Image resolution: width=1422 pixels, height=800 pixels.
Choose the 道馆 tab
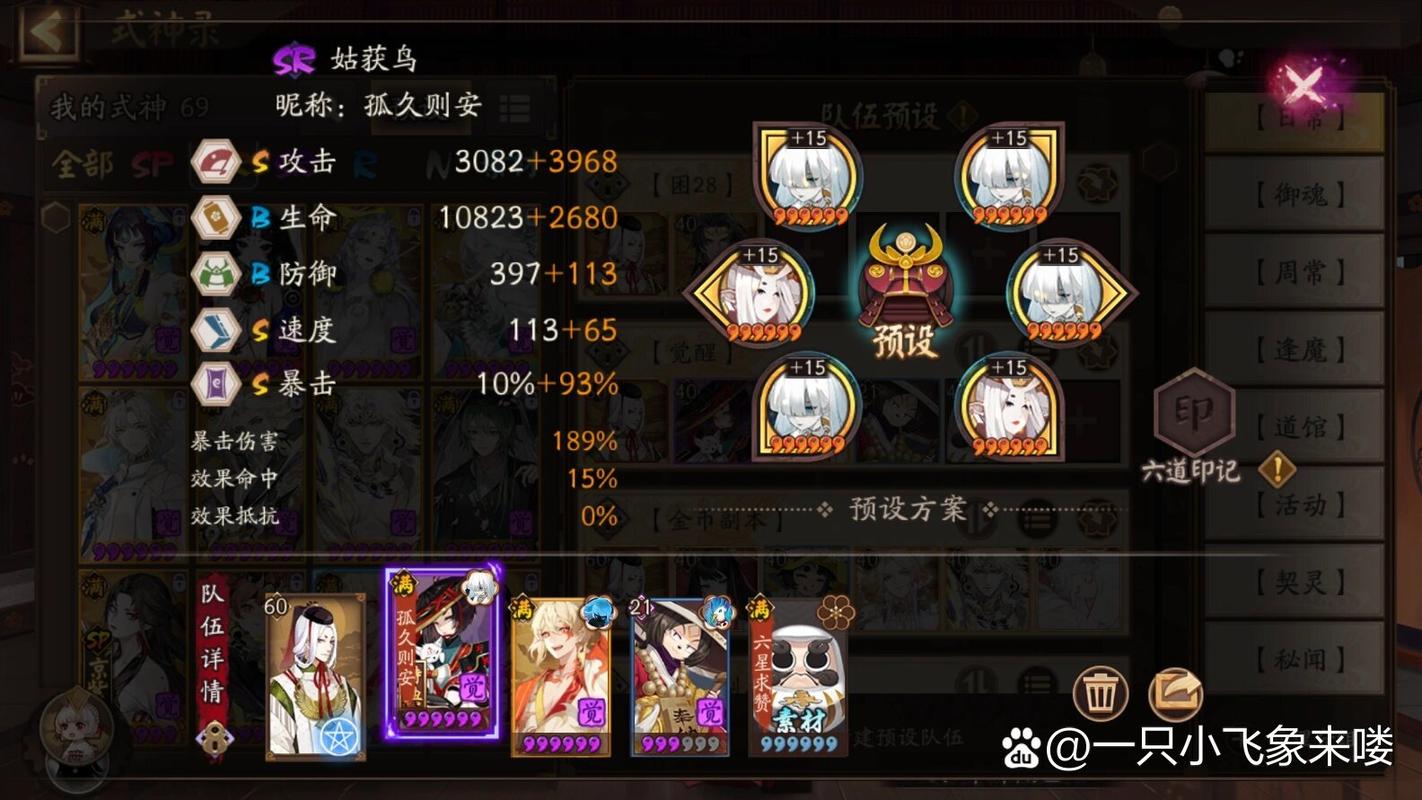pyautogui.click(x=1296, y=427)
